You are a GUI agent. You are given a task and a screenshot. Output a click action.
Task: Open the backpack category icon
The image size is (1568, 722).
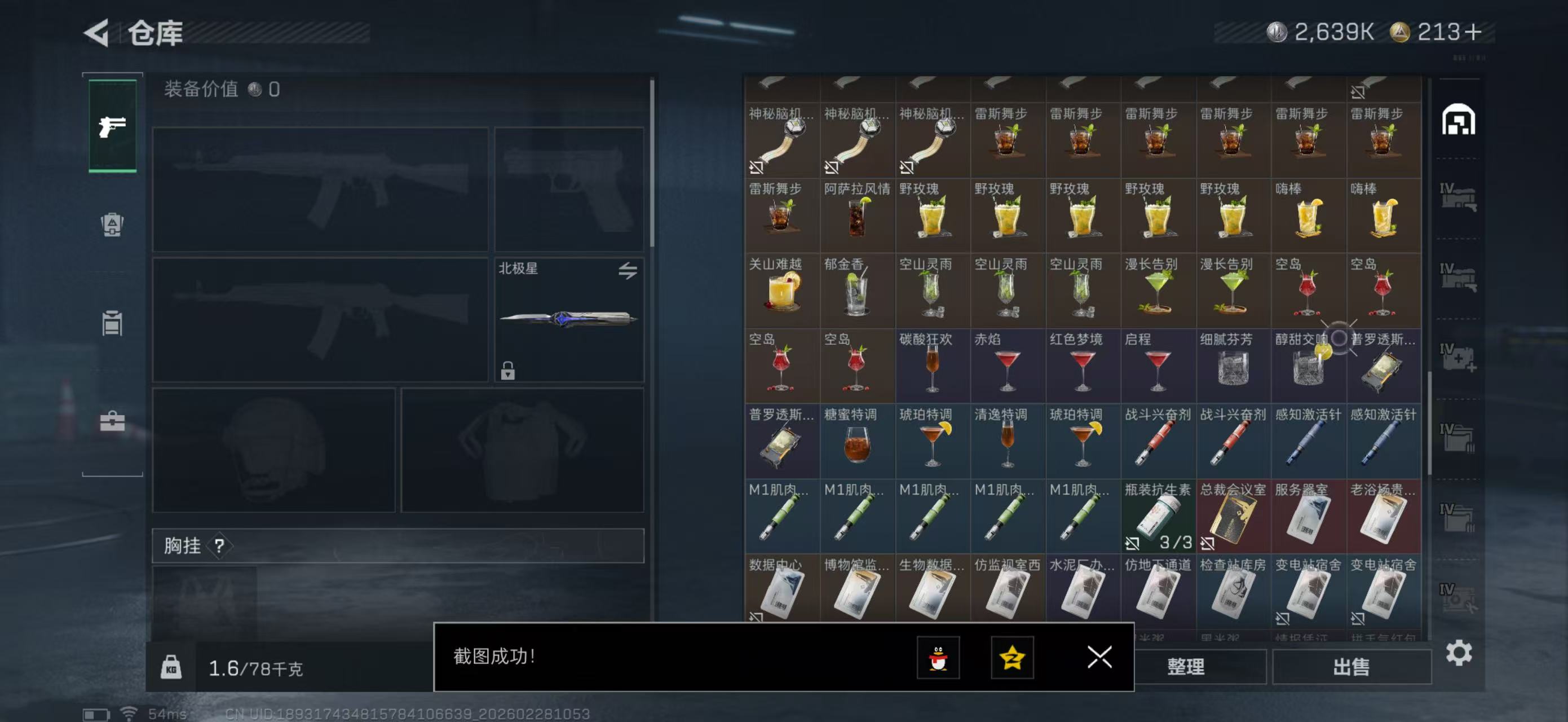click(112, 226)
